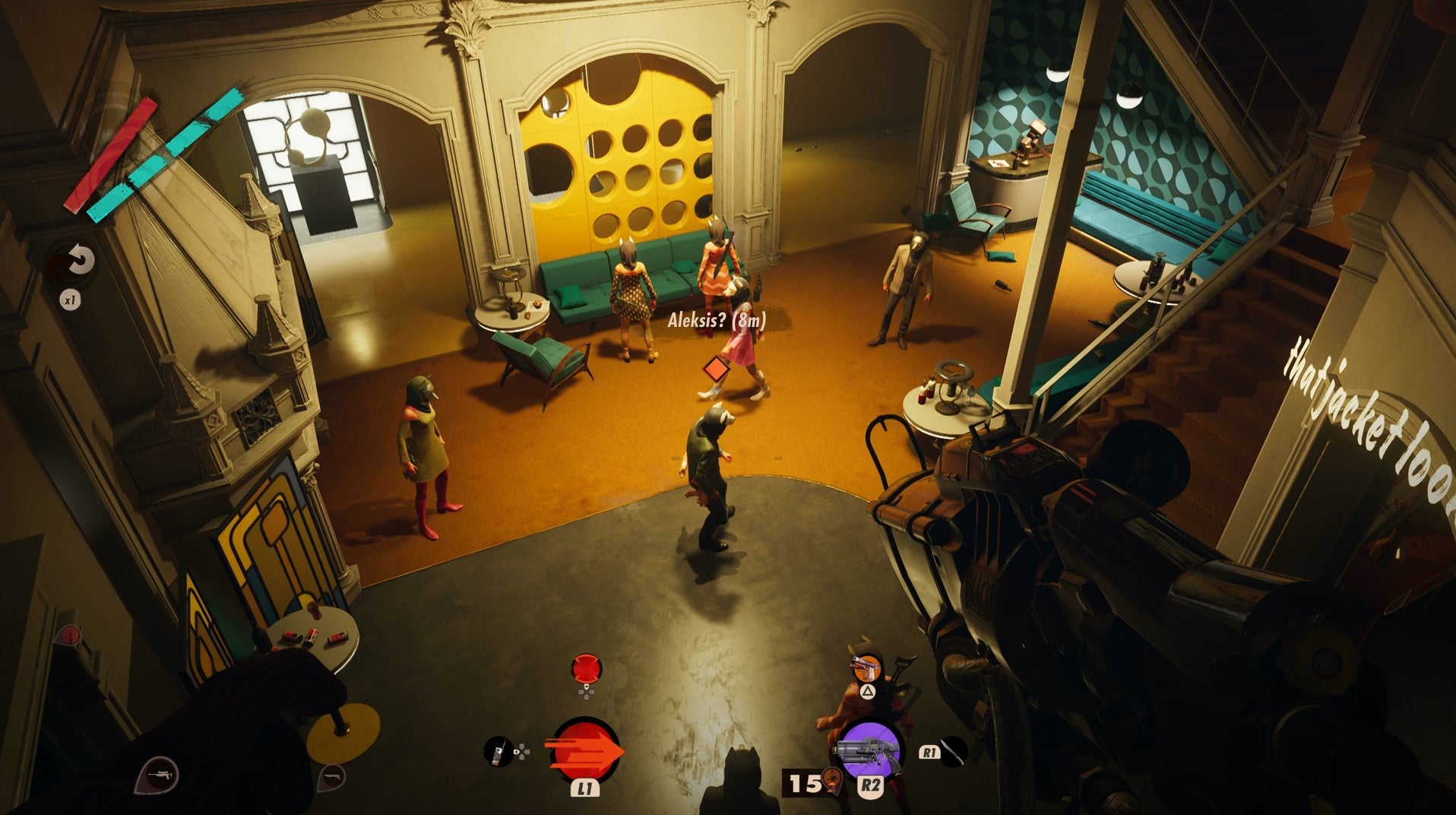
Task: Activate the red arrow slab ability
Action: [x=585, y=751]
